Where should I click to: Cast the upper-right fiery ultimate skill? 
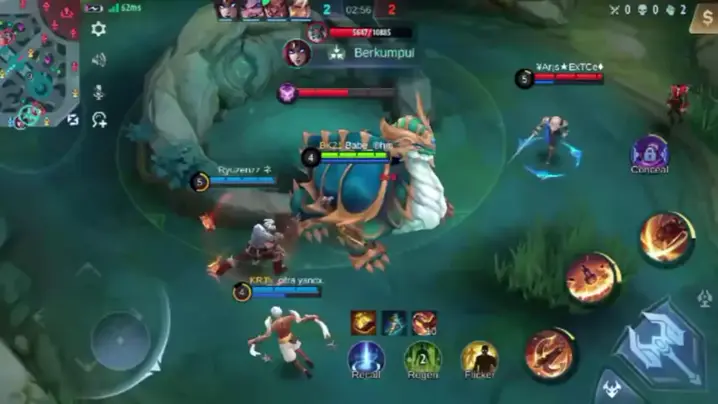pyautogui.click(x=665, y=237)
